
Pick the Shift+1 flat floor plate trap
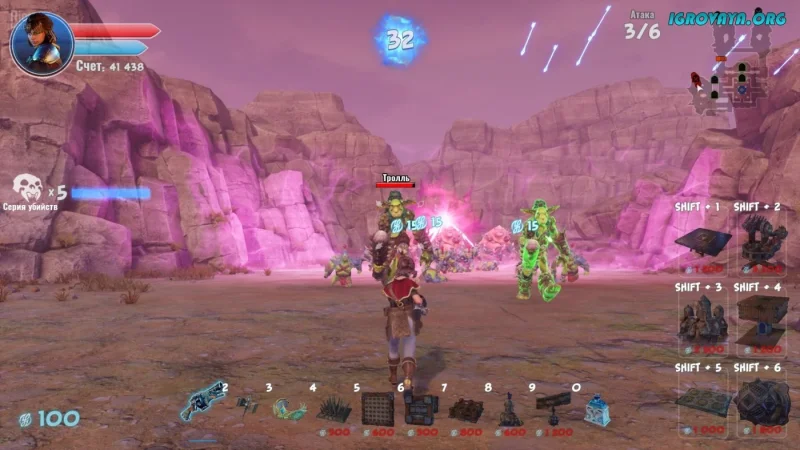pos(704,240)
